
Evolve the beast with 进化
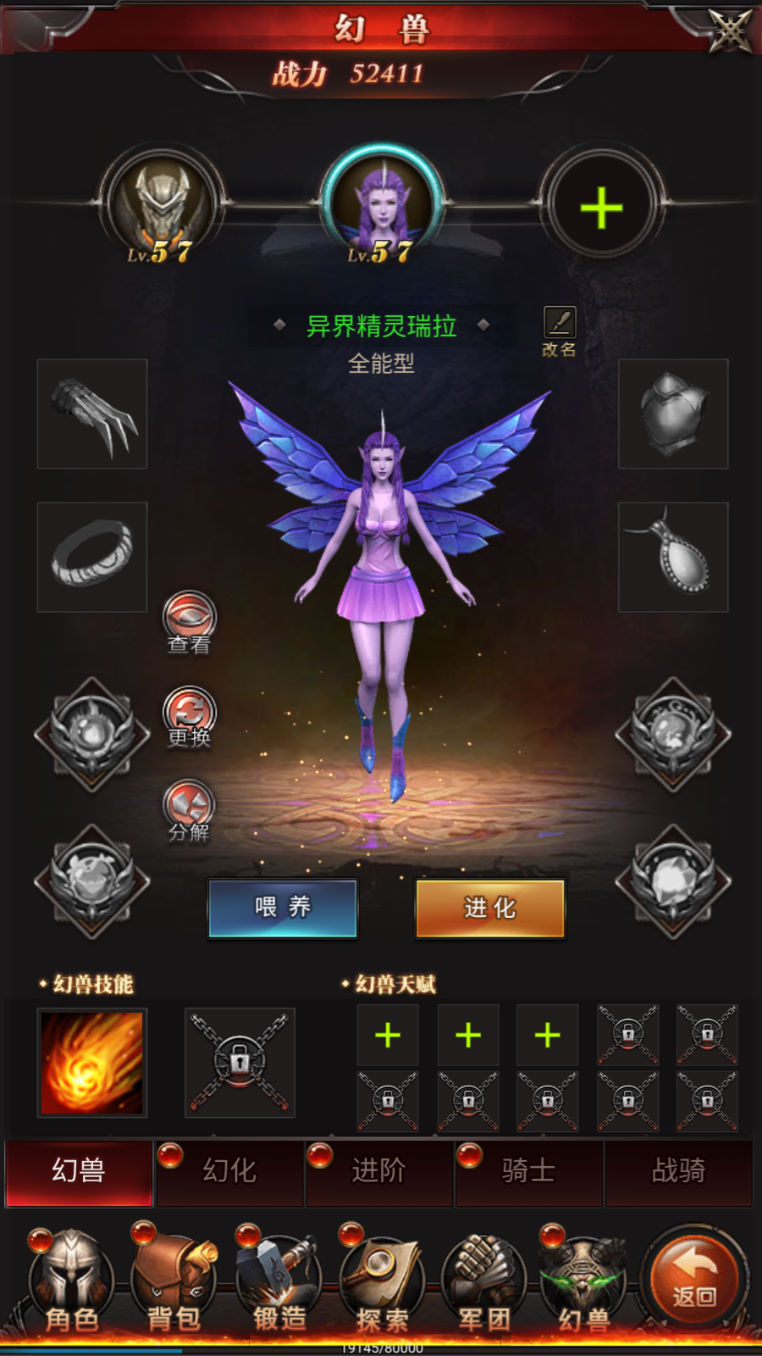click(490, 908)
